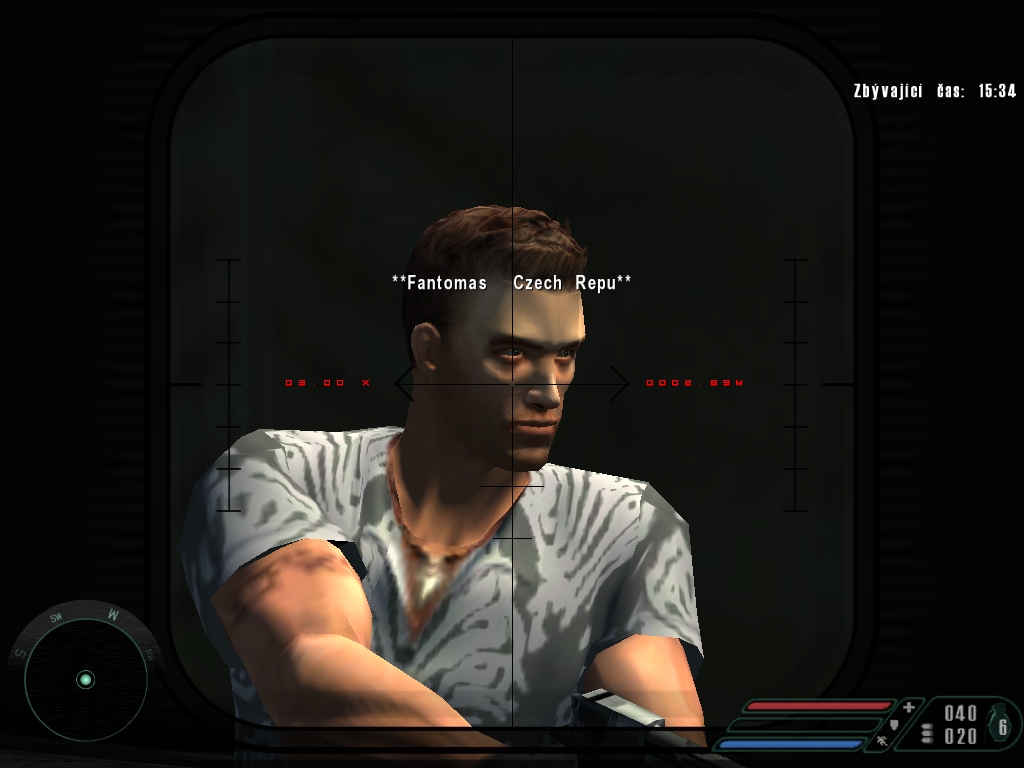The height and width of the screenshot is (768, 1024).
Task: Click the armor shield icon
Action: (x=894, y=724)
